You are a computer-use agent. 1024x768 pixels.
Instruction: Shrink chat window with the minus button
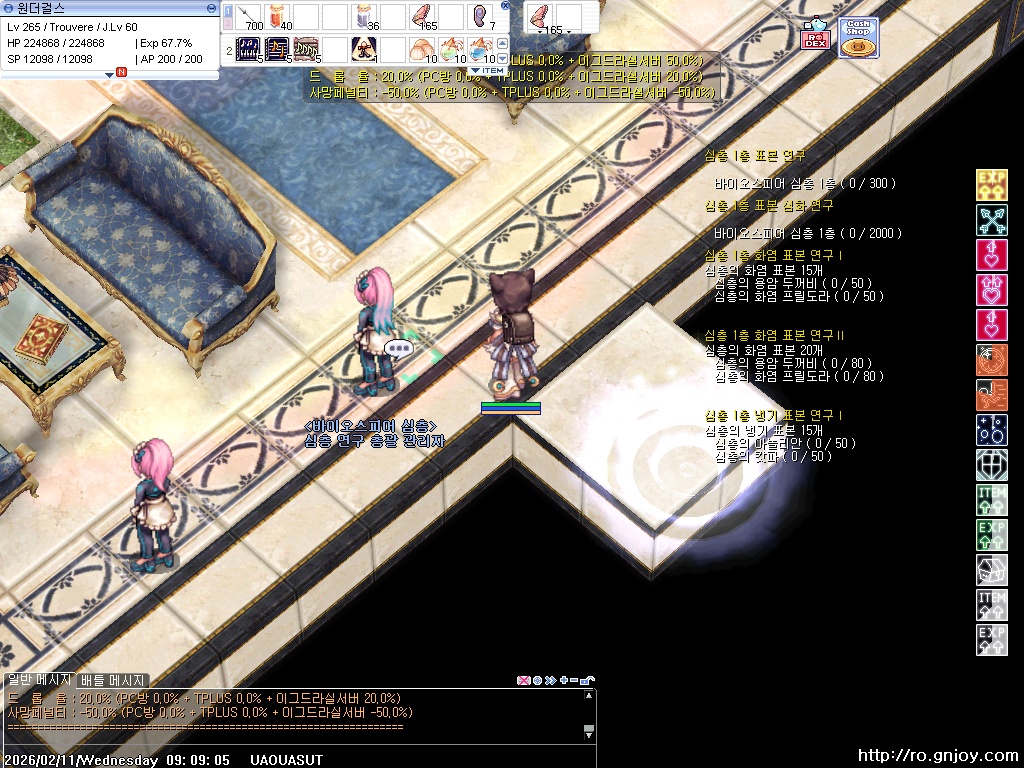click(575, 680)
